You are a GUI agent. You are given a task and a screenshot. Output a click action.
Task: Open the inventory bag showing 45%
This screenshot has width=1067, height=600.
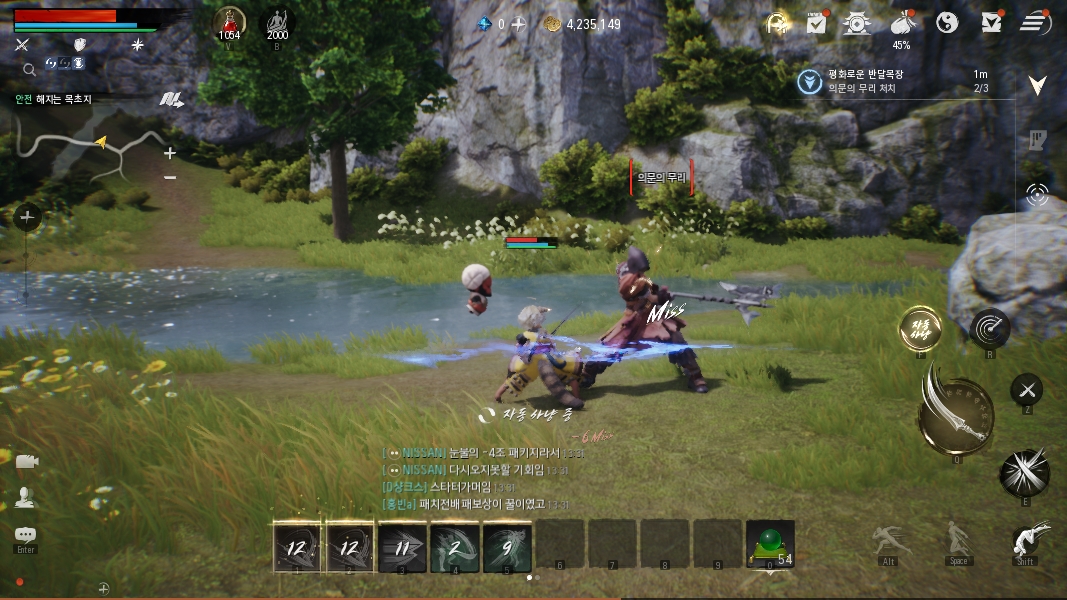pyautogui.click(x=903, y=23)
